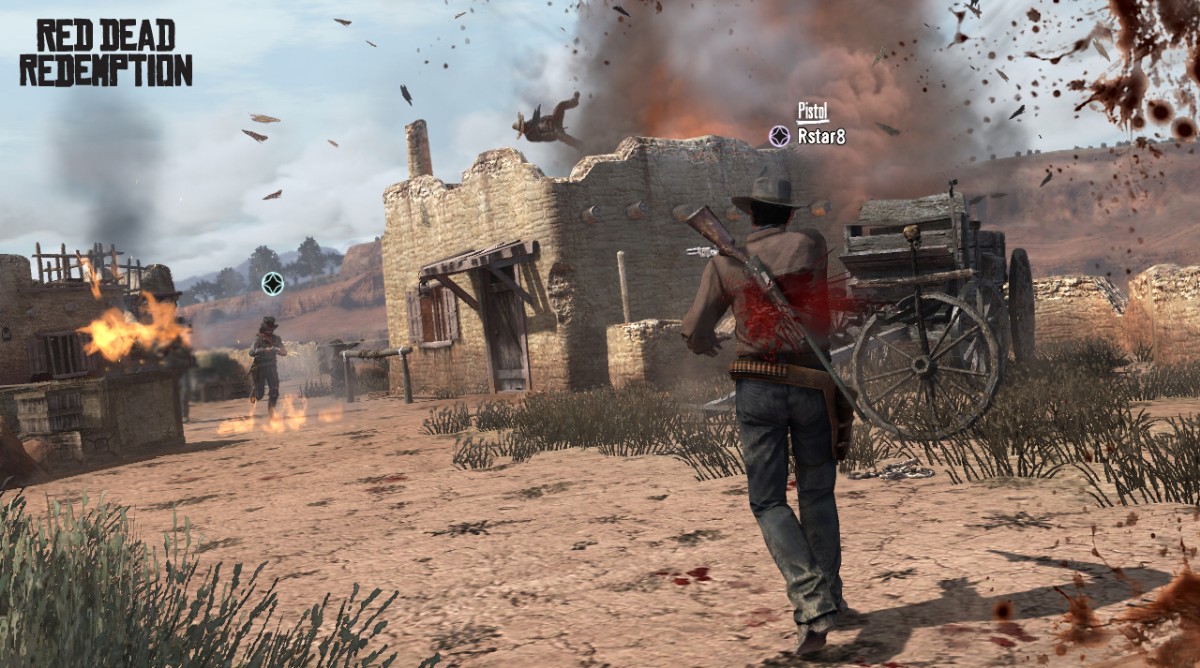
Task: Click the purple player marker beside Rstar8
Action: (x=779, y=136)
